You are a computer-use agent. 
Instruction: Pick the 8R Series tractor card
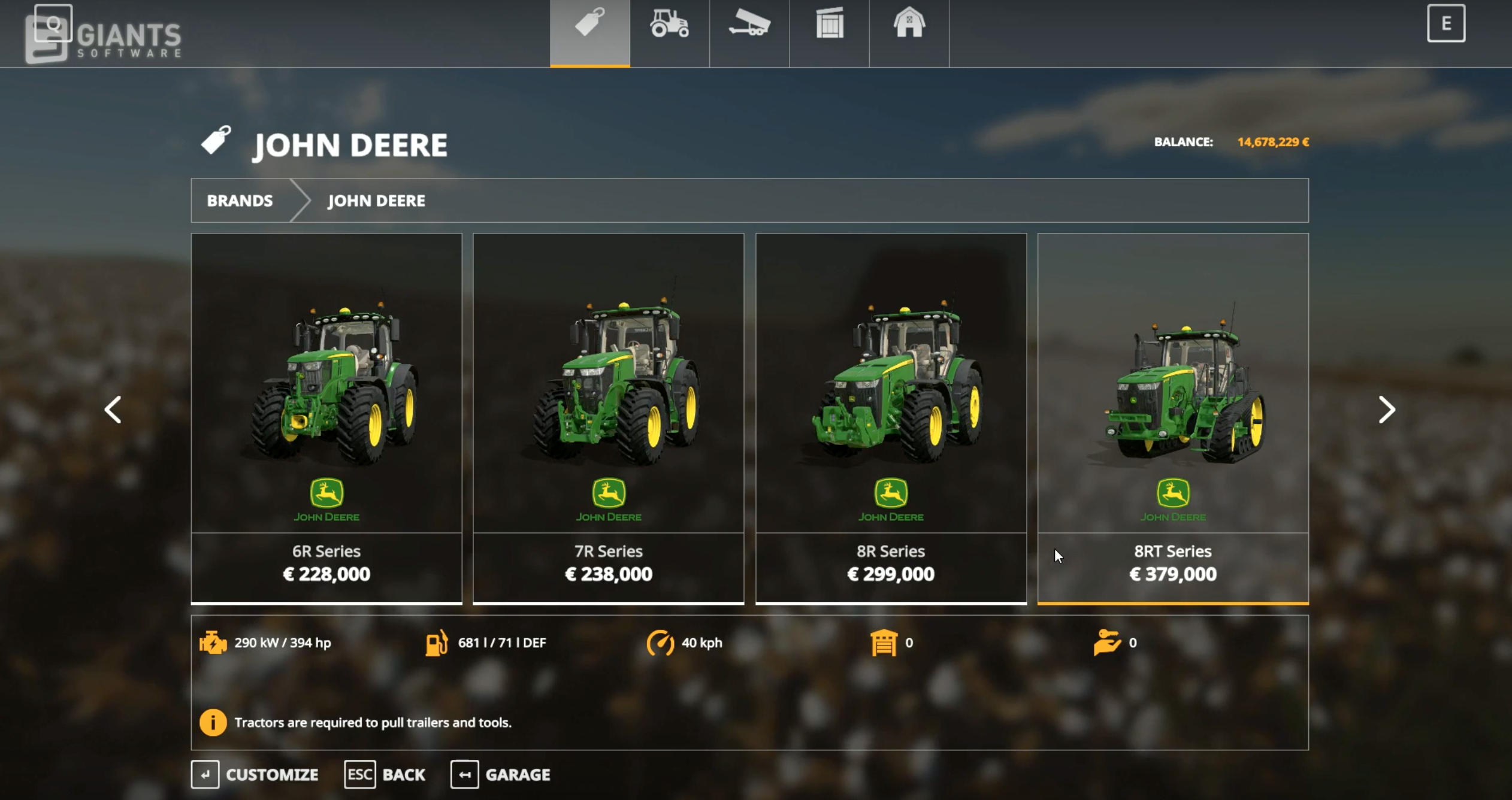point(891,417)
